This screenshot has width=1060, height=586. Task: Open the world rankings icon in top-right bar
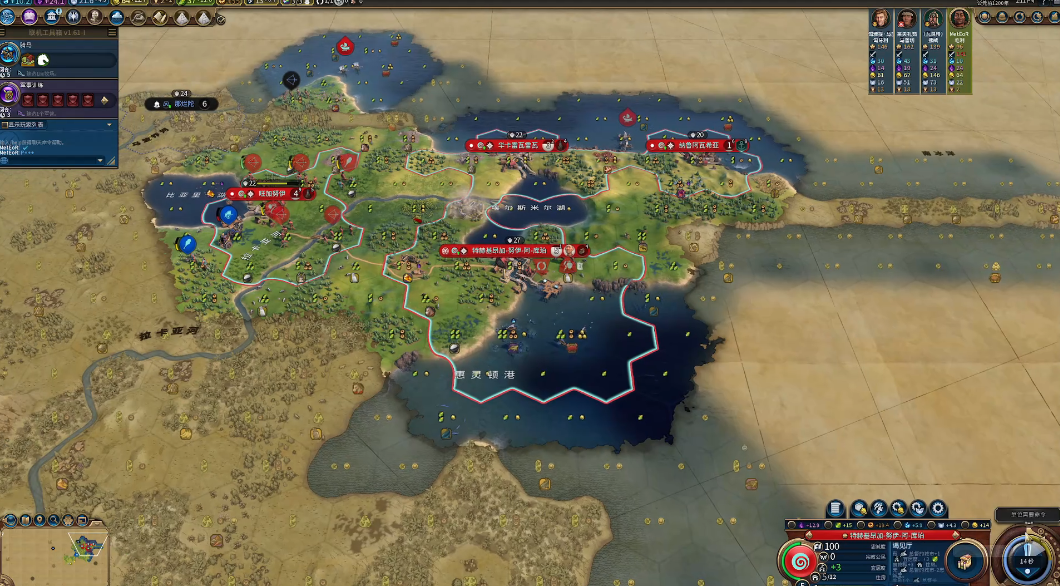[x=984, y=17]
